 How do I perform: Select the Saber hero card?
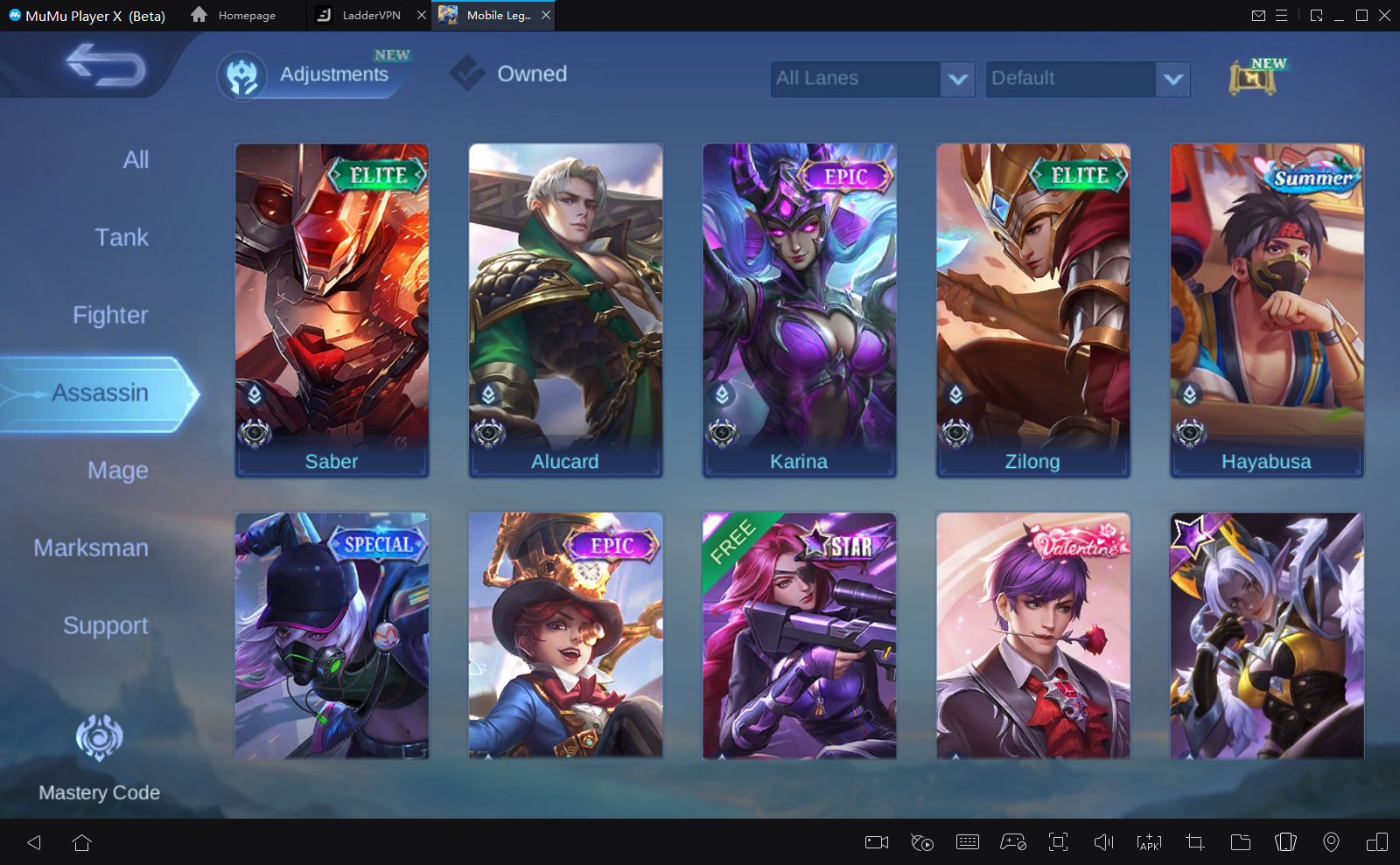332,310
